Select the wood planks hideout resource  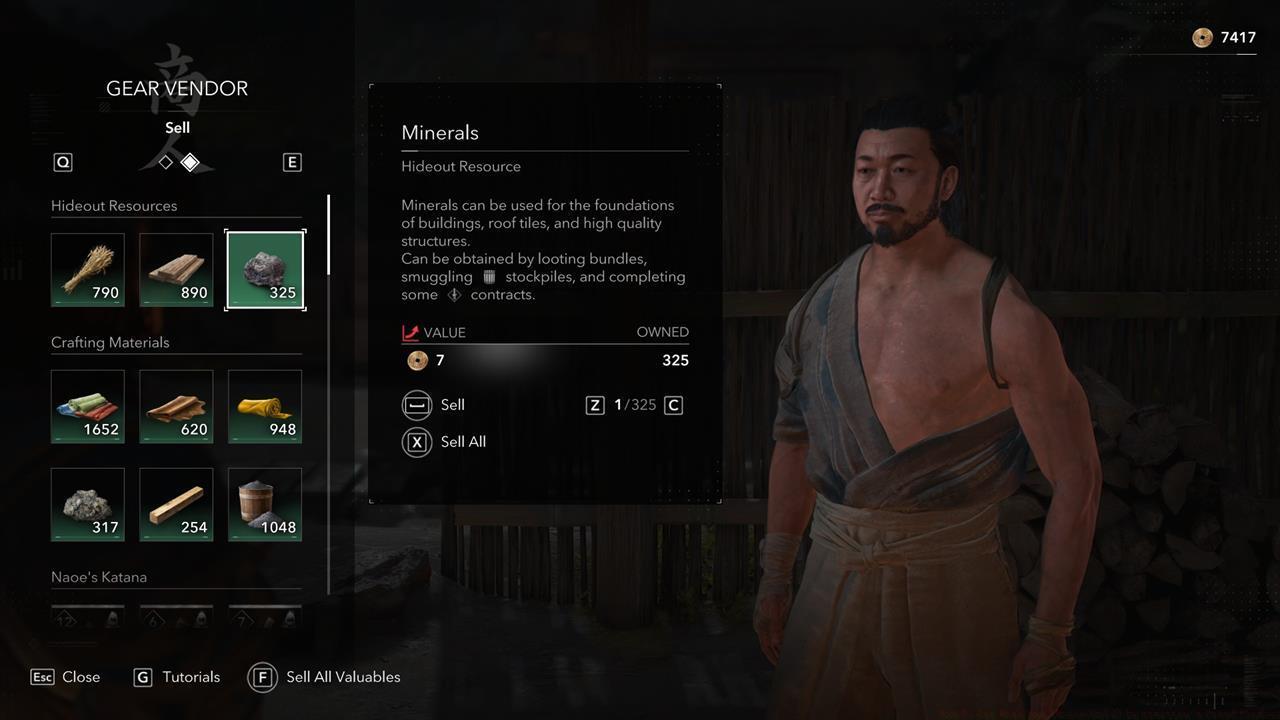point(176,268)
